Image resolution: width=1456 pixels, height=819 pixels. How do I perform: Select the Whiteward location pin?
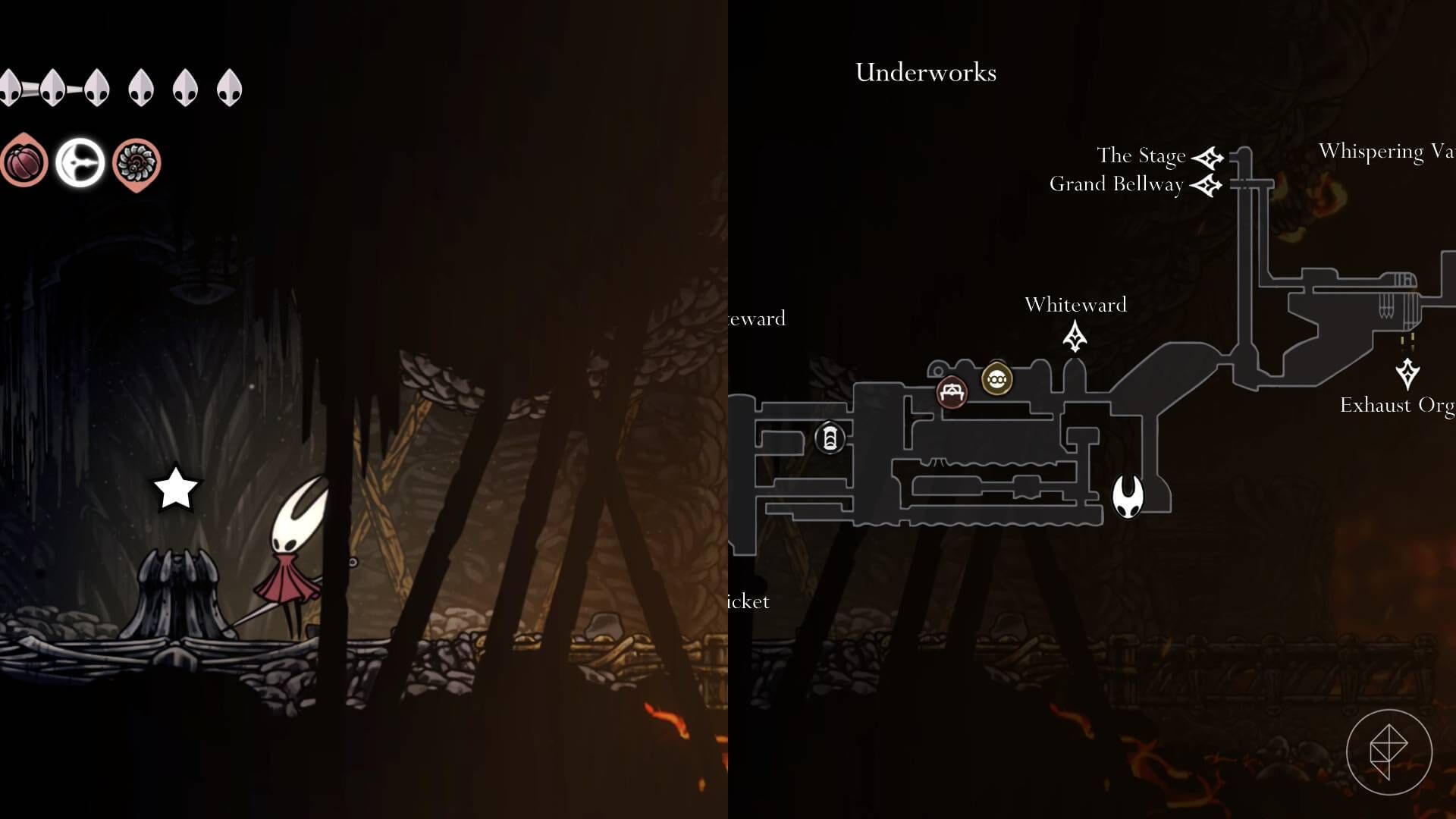pyautogui.click(x=1076, y=335)
